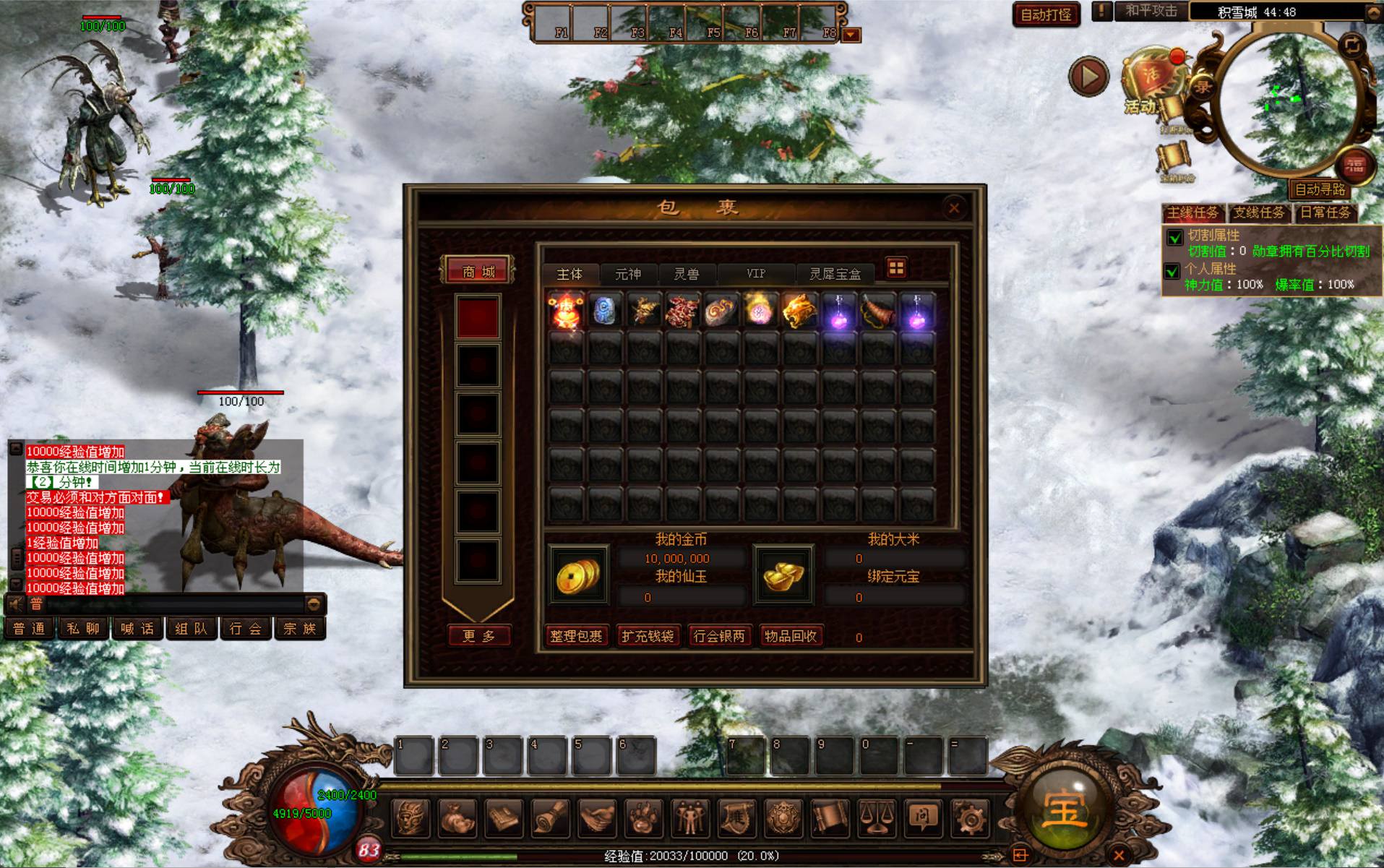Select the 灵犀宝盒 tab
Viewport: 1384px width, 868px height.
[835, 274]
